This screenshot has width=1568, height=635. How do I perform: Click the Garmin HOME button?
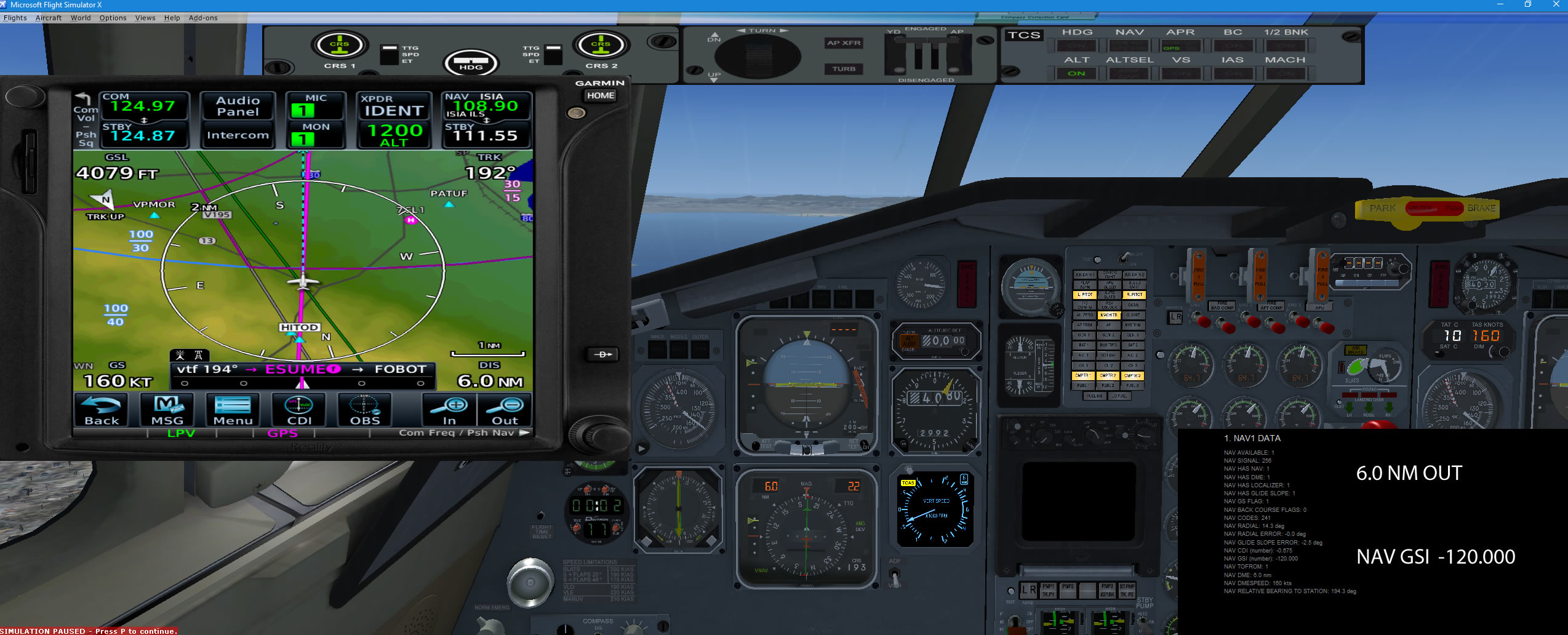600,95
